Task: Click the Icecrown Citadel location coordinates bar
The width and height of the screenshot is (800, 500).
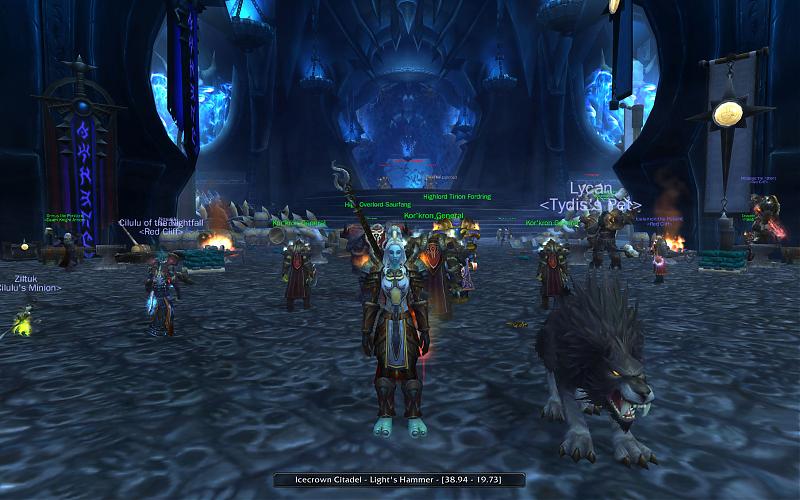Action: coord(399,480)
